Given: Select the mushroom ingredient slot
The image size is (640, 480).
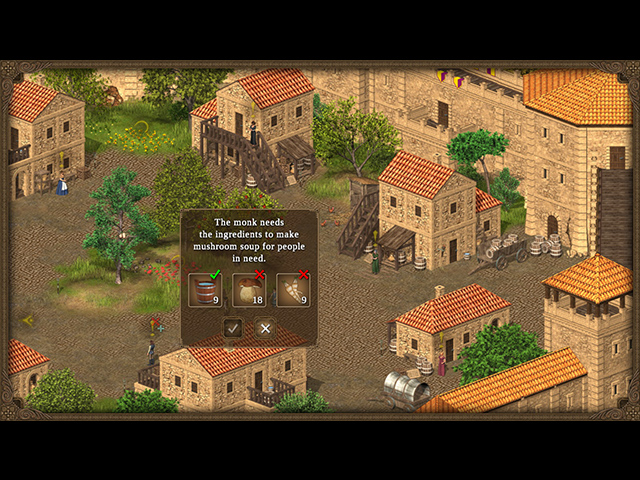Looking at the screenshot, I should tap(249, 290).
